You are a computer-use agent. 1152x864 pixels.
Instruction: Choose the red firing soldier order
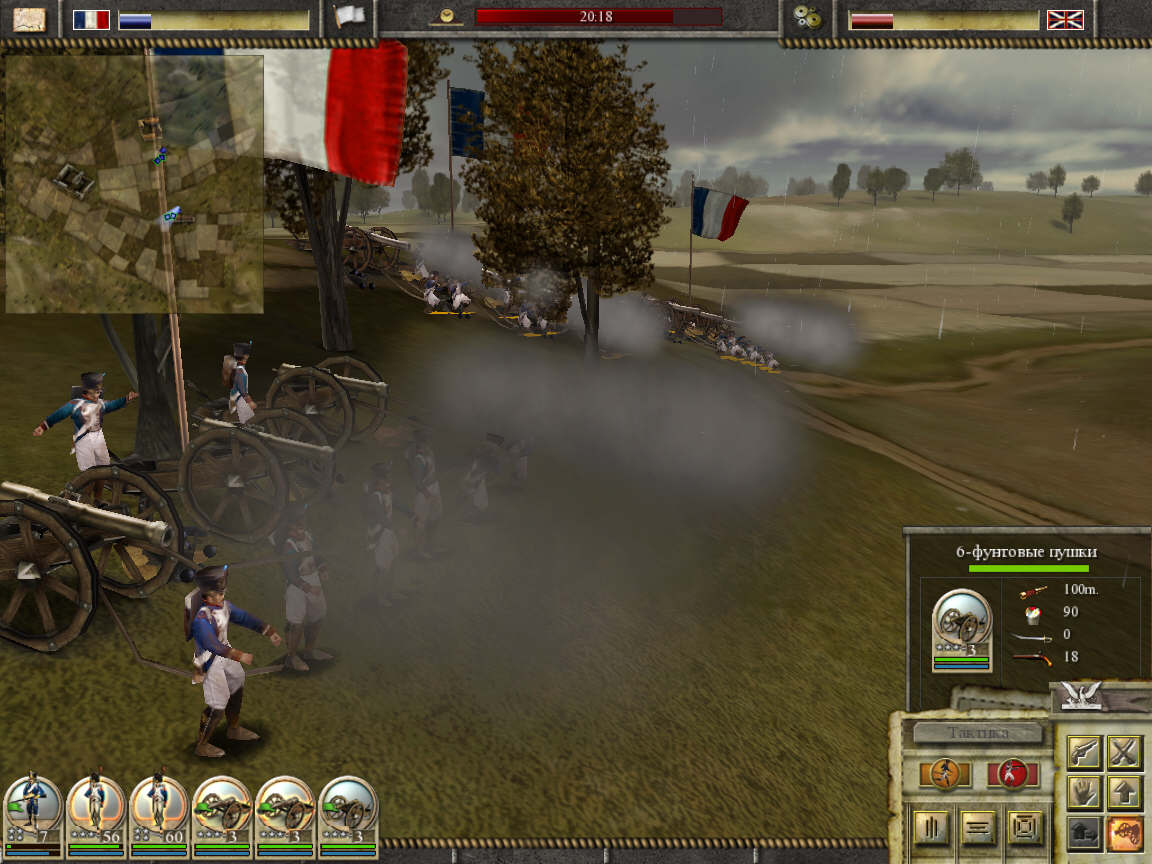(x=1012, y=774)
